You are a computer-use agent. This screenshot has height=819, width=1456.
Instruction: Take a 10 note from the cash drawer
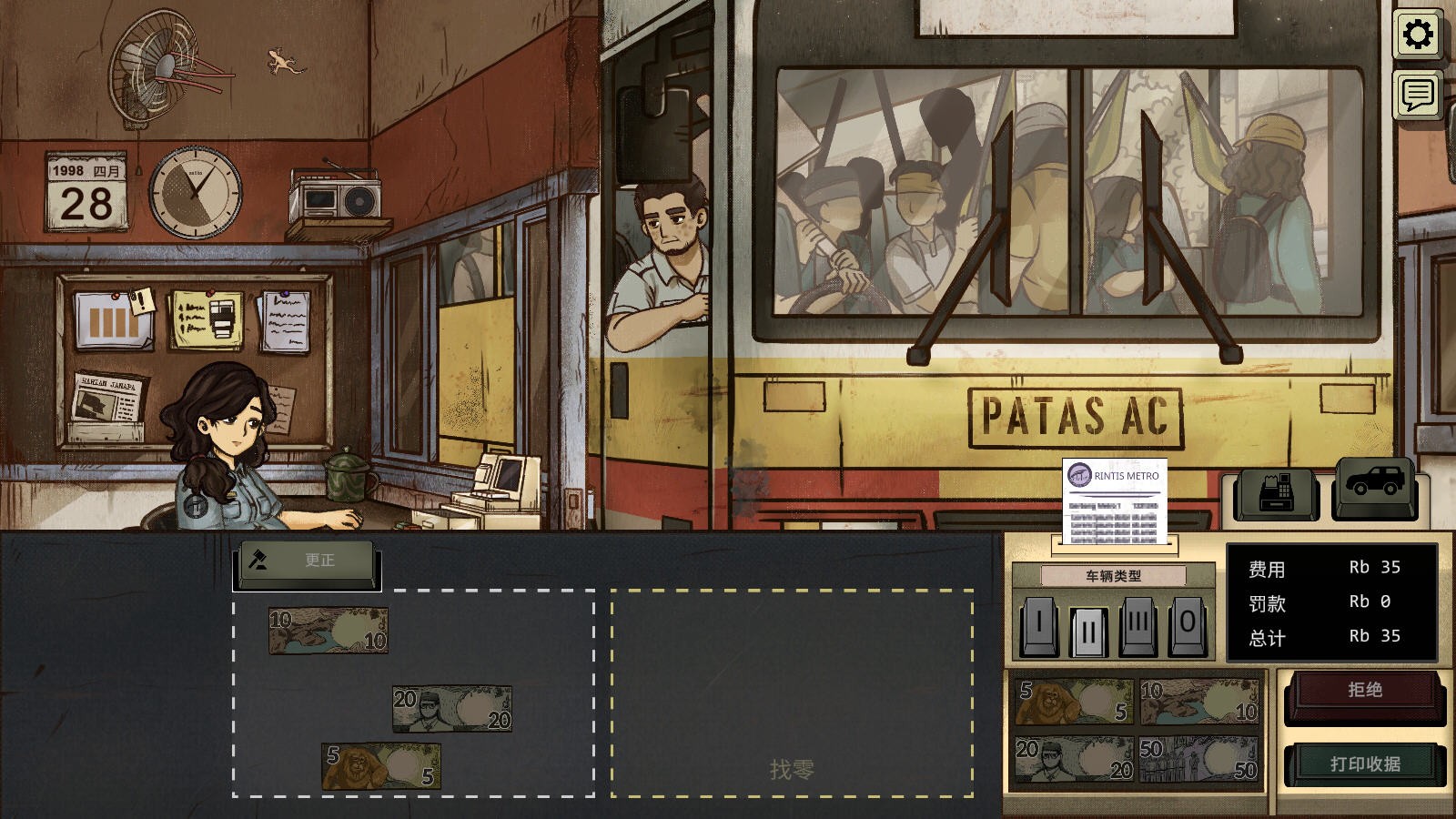[x=1198, y=701]
